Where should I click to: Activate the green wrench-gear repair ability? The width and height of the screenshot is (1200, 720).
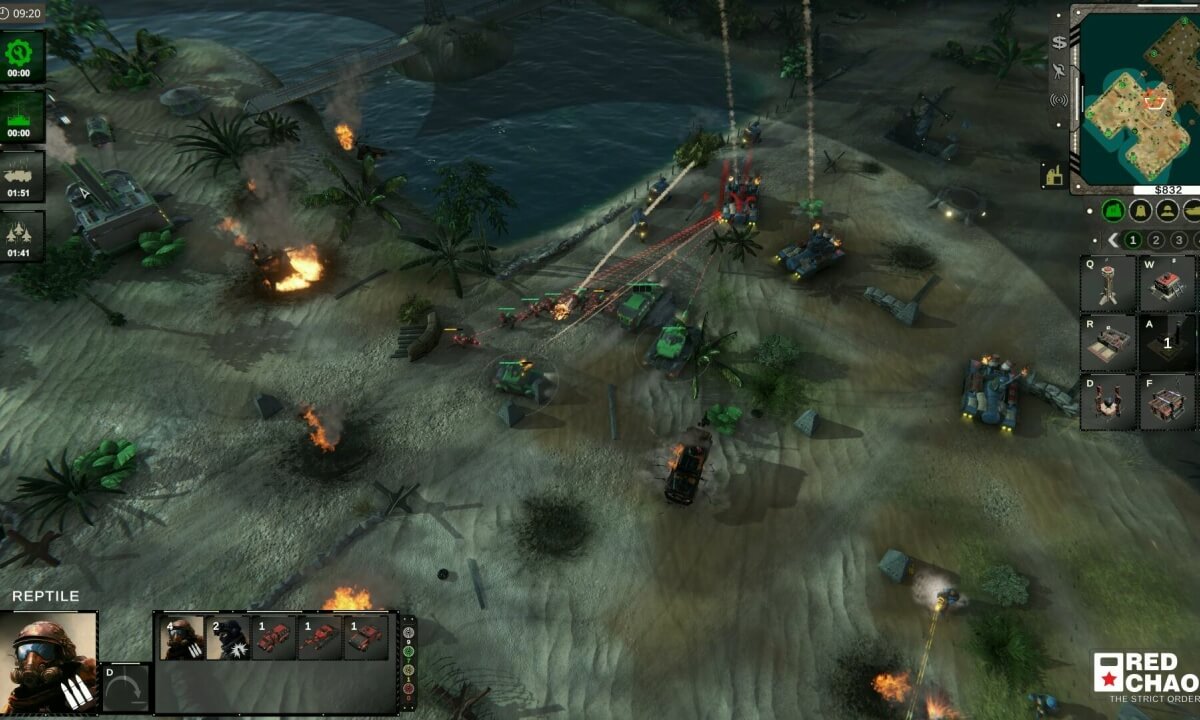click(21, 56)
